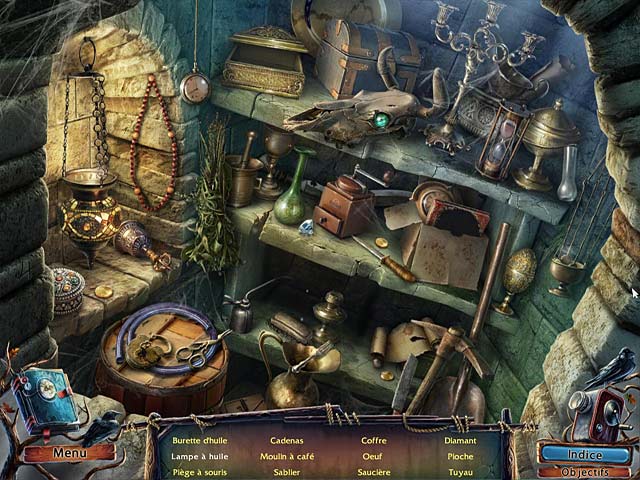The image size is (640, 480).
Task: Open the Menu button
Action: (69, 452)
